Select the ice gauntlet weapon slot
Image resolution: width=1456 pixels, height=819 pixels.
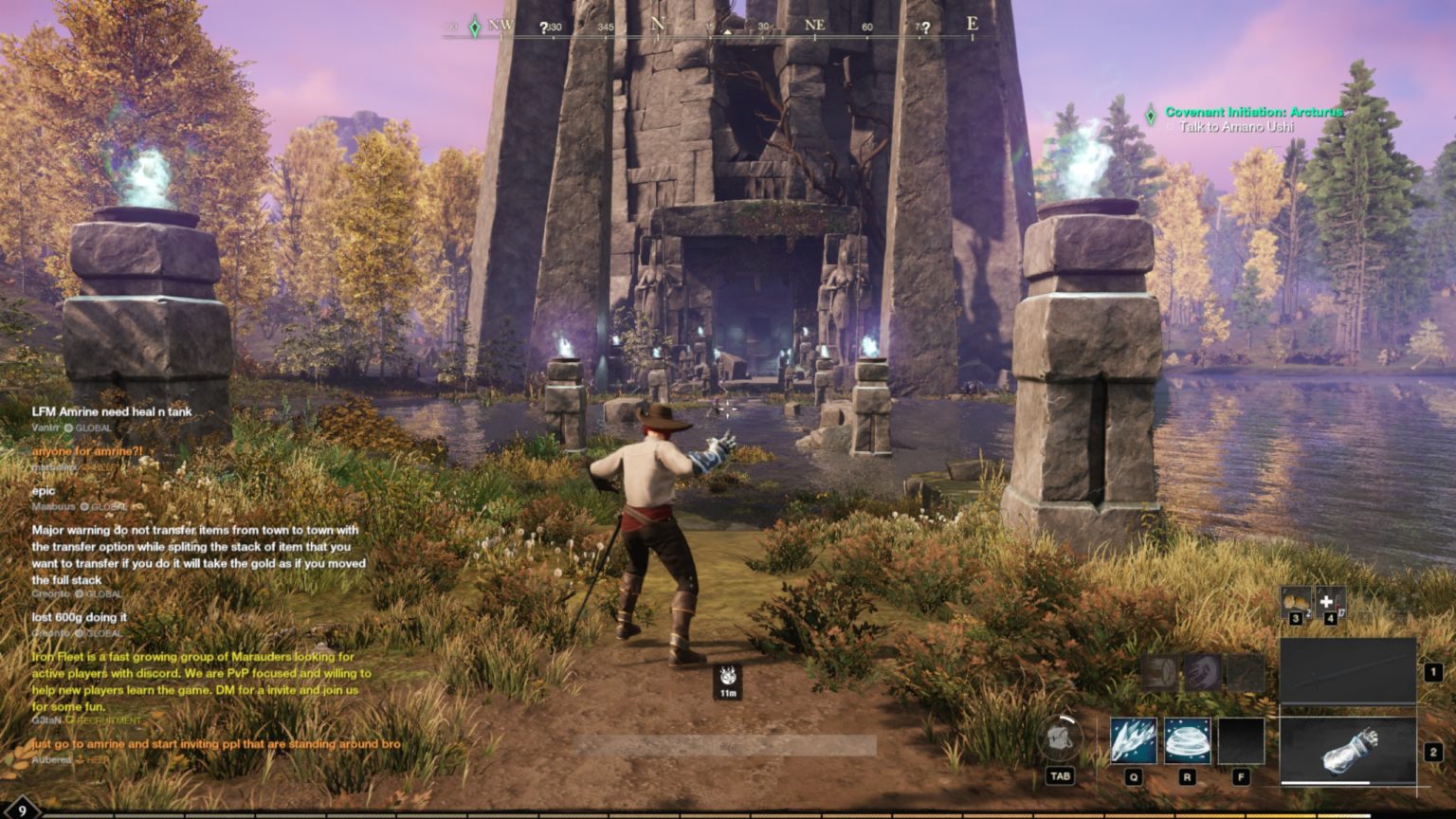pos(1348,751)
